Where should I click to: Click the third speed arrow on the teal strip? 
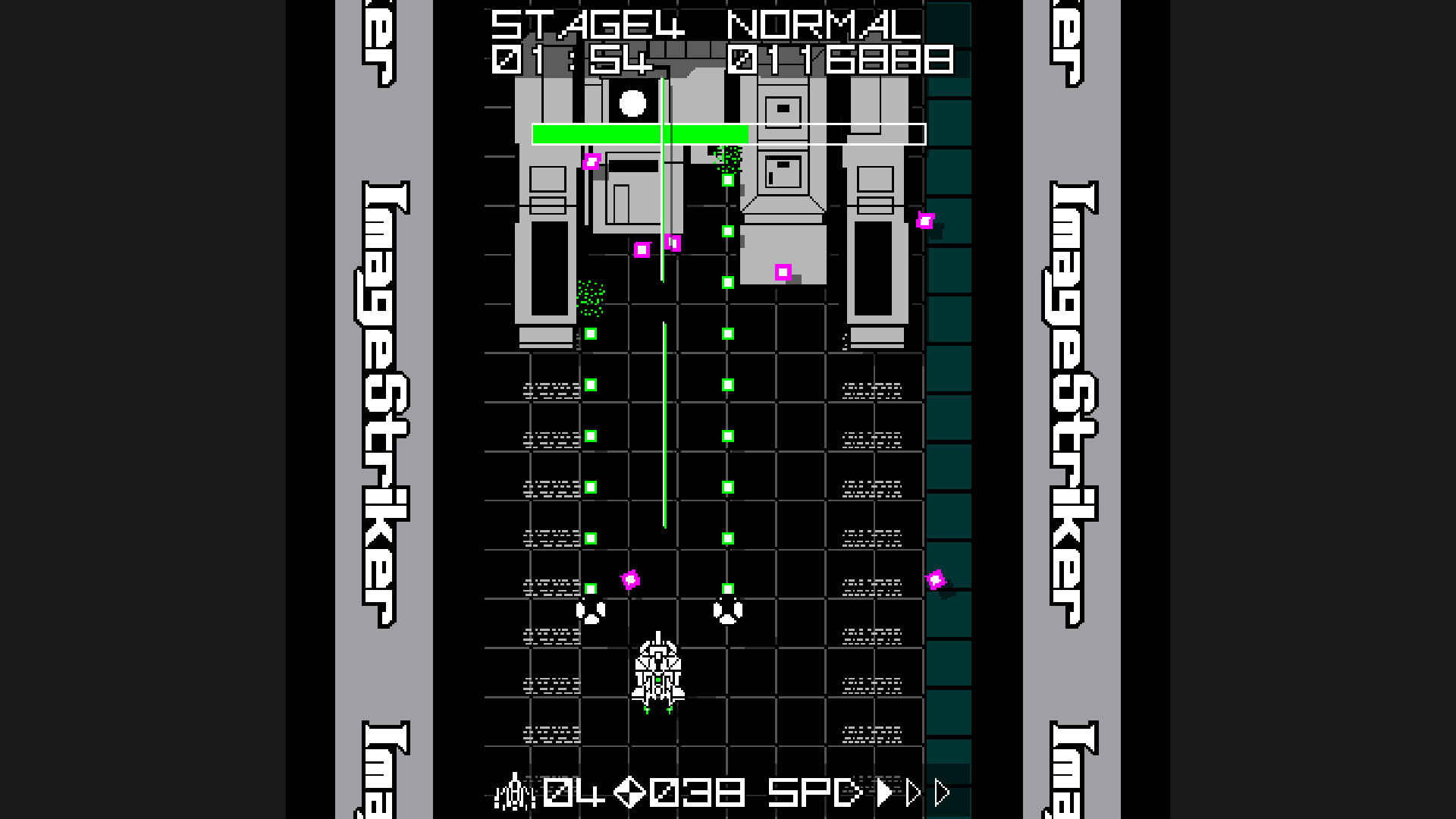point(943,792)
